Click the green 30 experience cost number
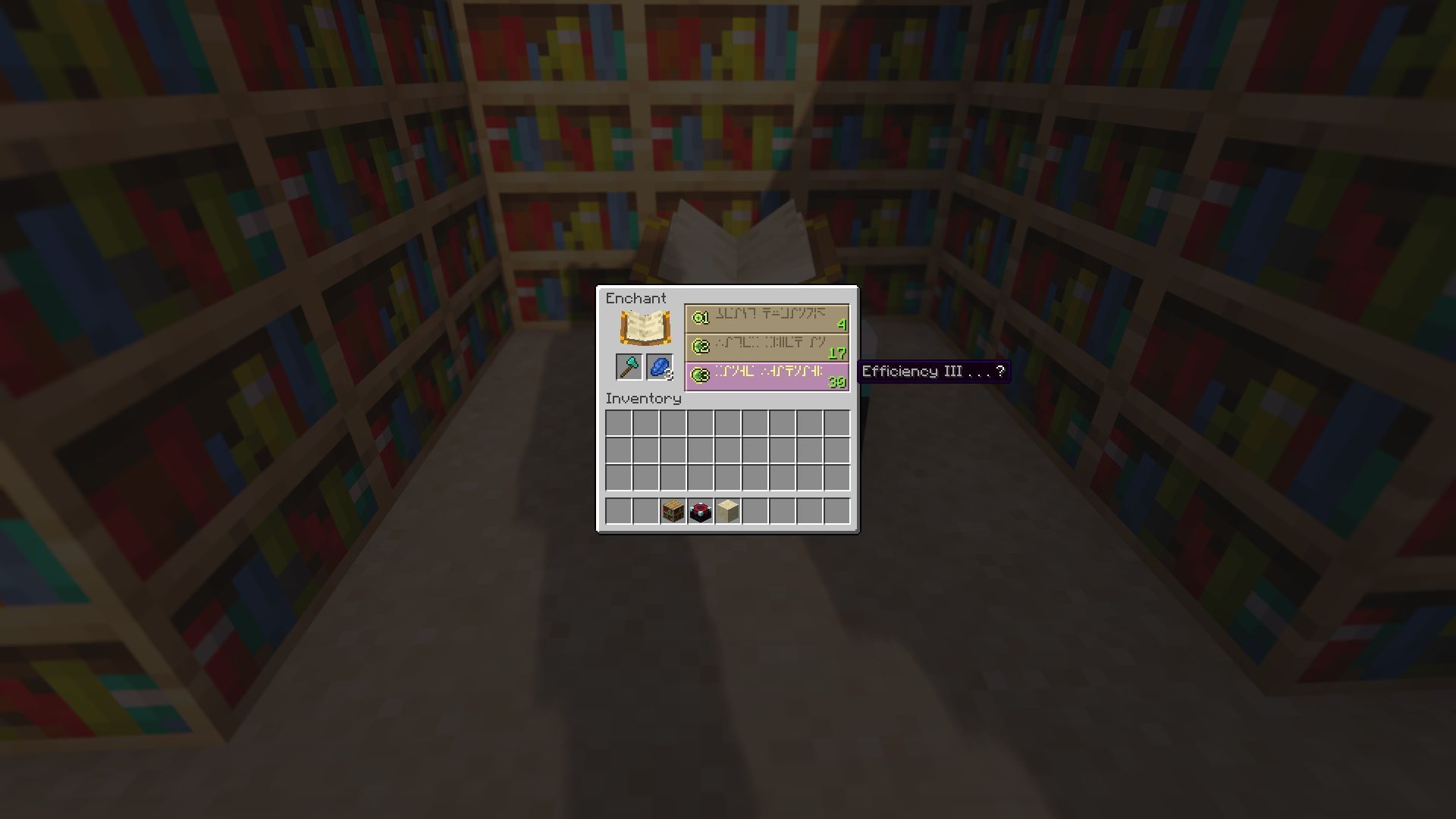This screenshot has width=1456, height=819. [x=837, y=382]
